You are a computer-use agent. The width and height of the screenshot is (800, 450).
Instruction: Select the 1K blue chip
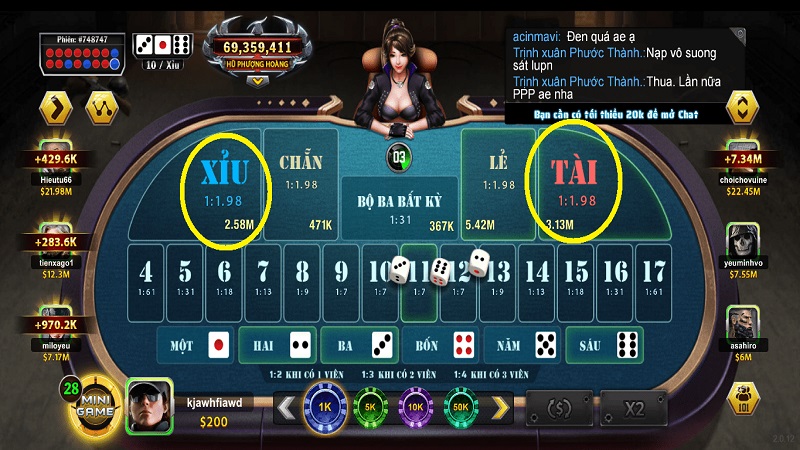tap(325, 408)
